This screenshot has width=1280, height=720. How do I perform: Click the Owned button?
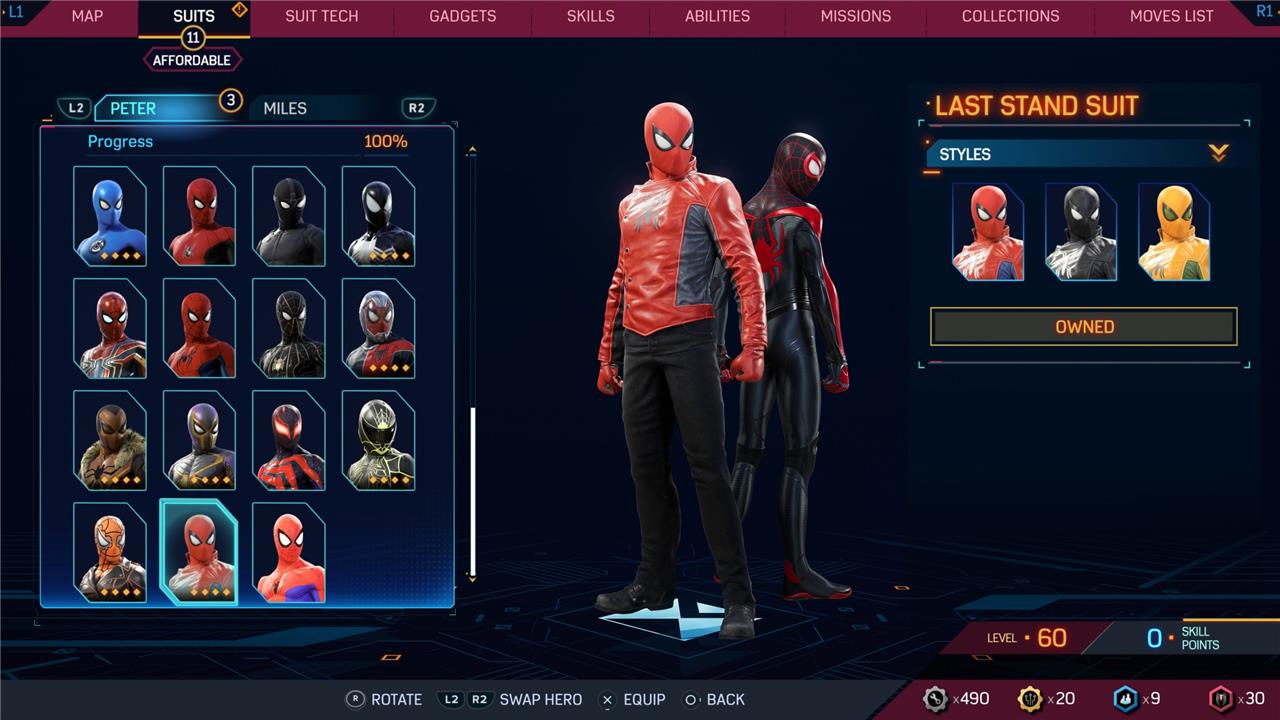tap(1083, 327)
